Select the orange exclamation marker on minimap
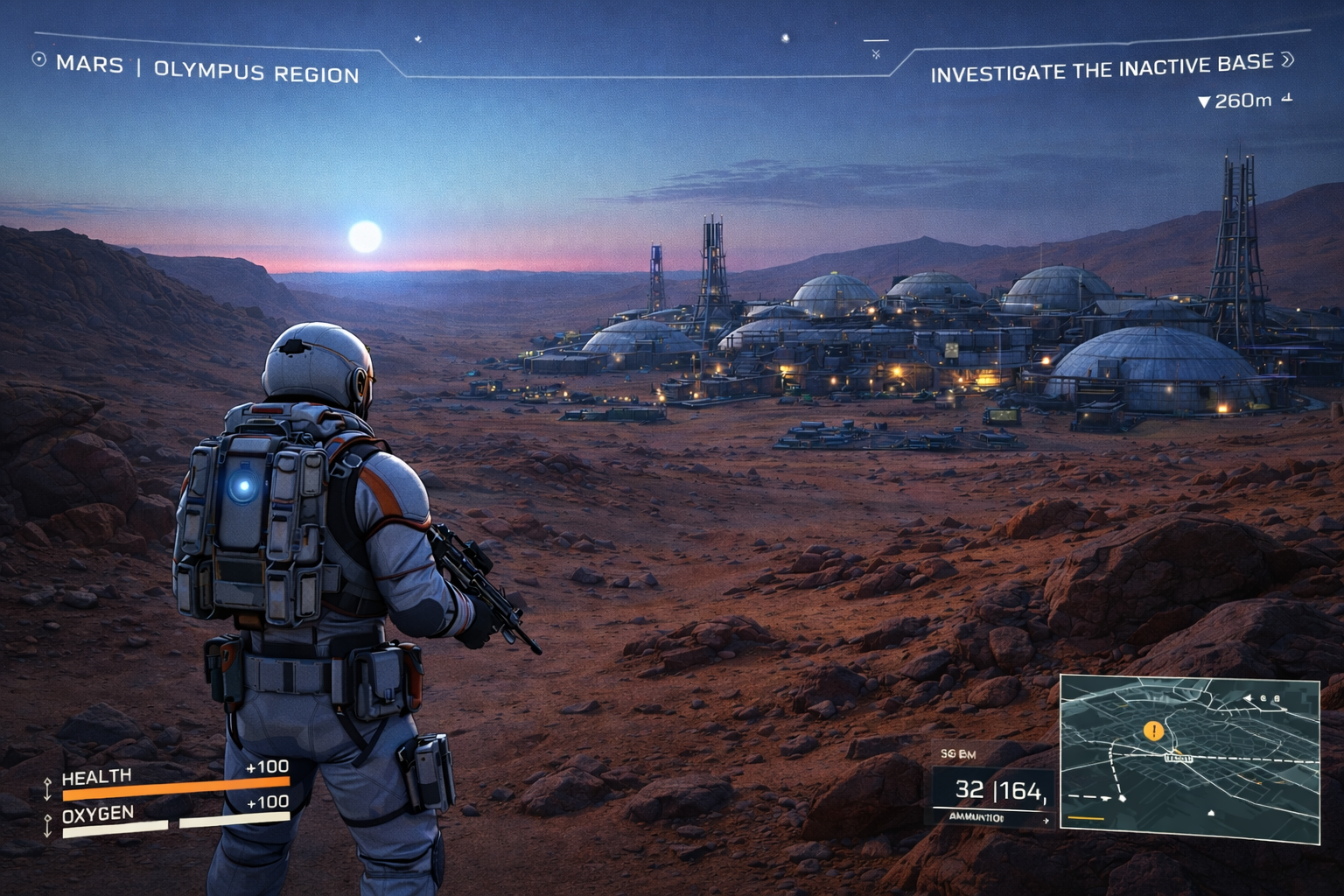This screenshot has height=896, width=1344. (x=1154, y=731)
